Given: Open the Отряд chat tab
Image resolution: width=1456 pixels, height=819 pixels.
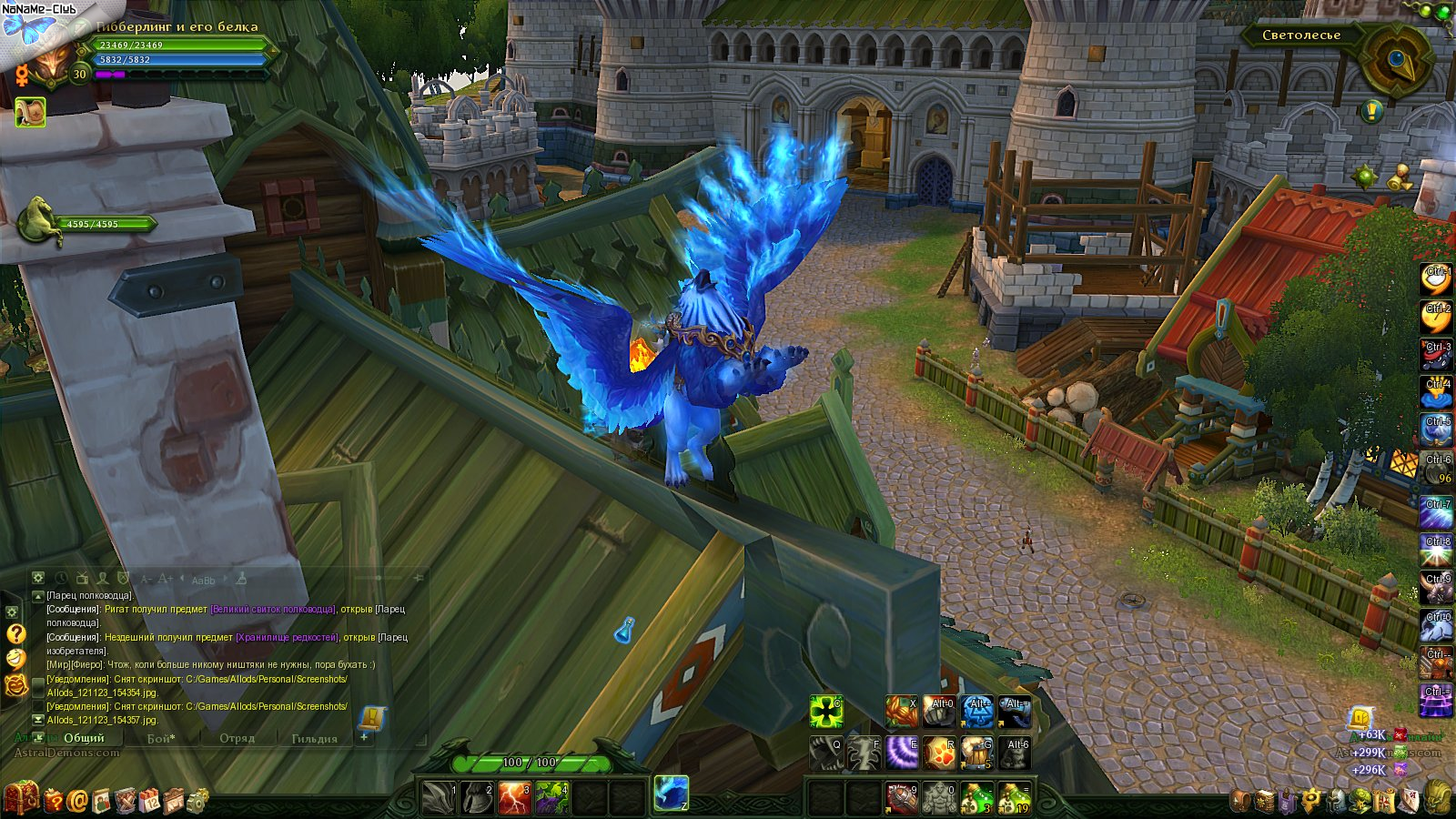Looking at the screenshot, I should [x=237, y=738].
